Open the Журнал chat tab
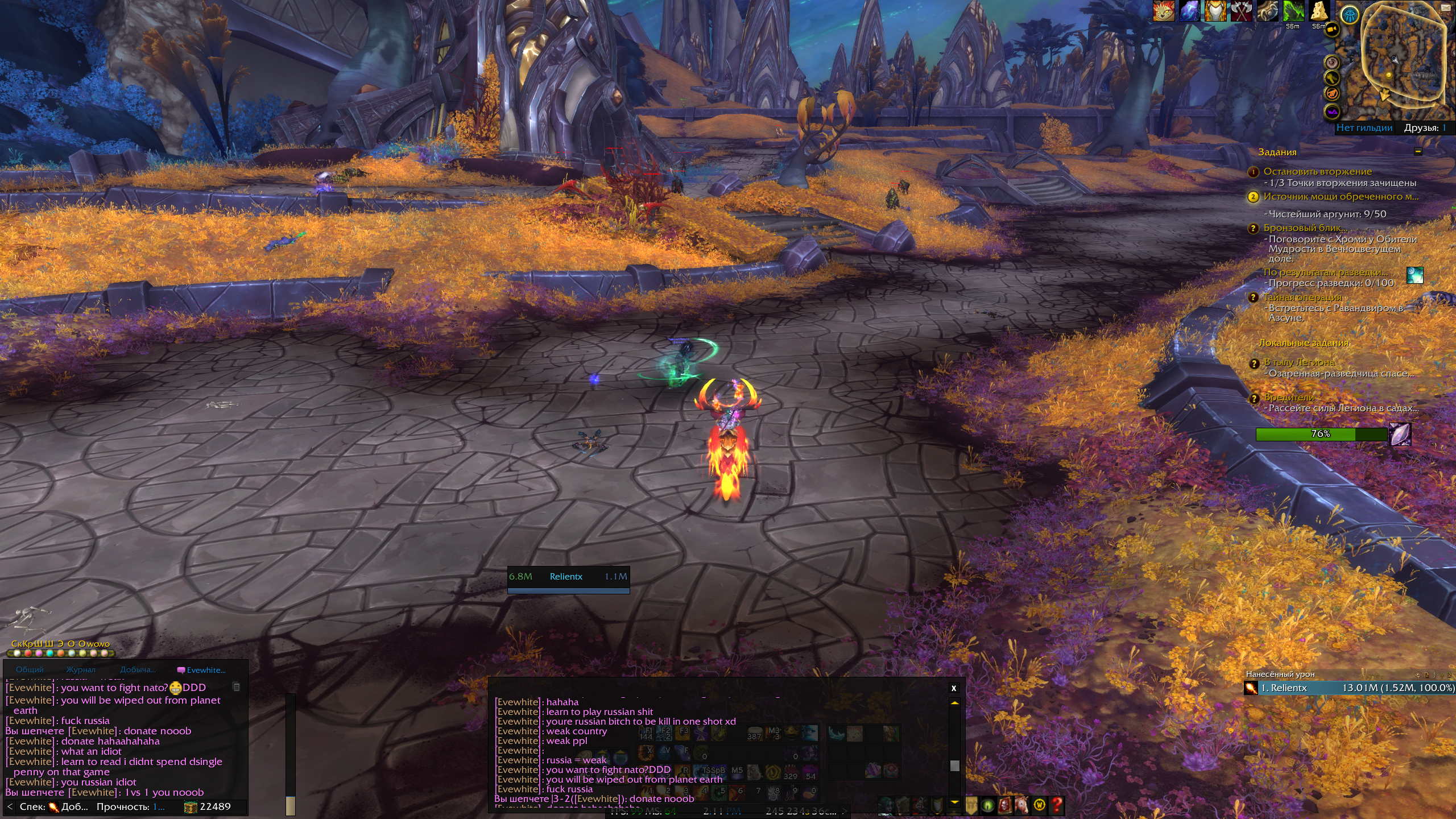This screenshot has width=1456, height=819. point(81,670)
